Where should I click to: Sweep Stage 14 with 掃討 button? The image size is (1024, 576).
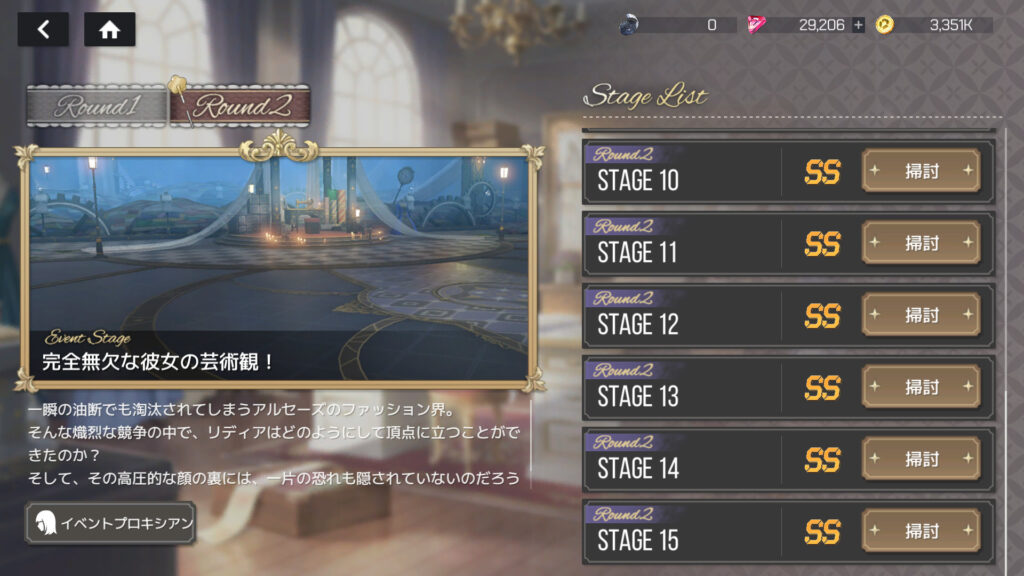pyautogui.click(x=921, y=459)
